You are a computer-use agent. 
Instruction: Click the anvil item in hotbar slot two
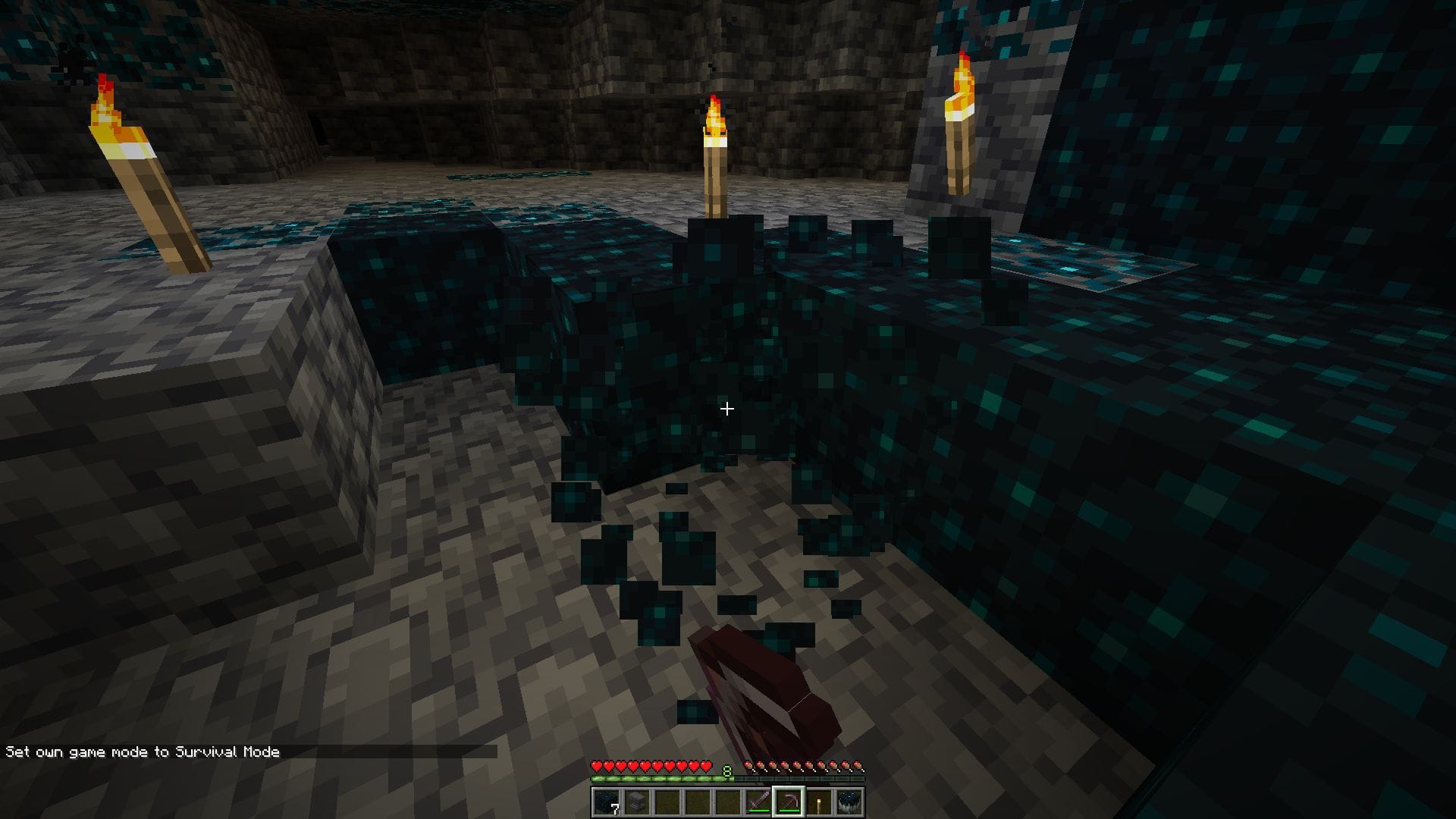point(638,802)
